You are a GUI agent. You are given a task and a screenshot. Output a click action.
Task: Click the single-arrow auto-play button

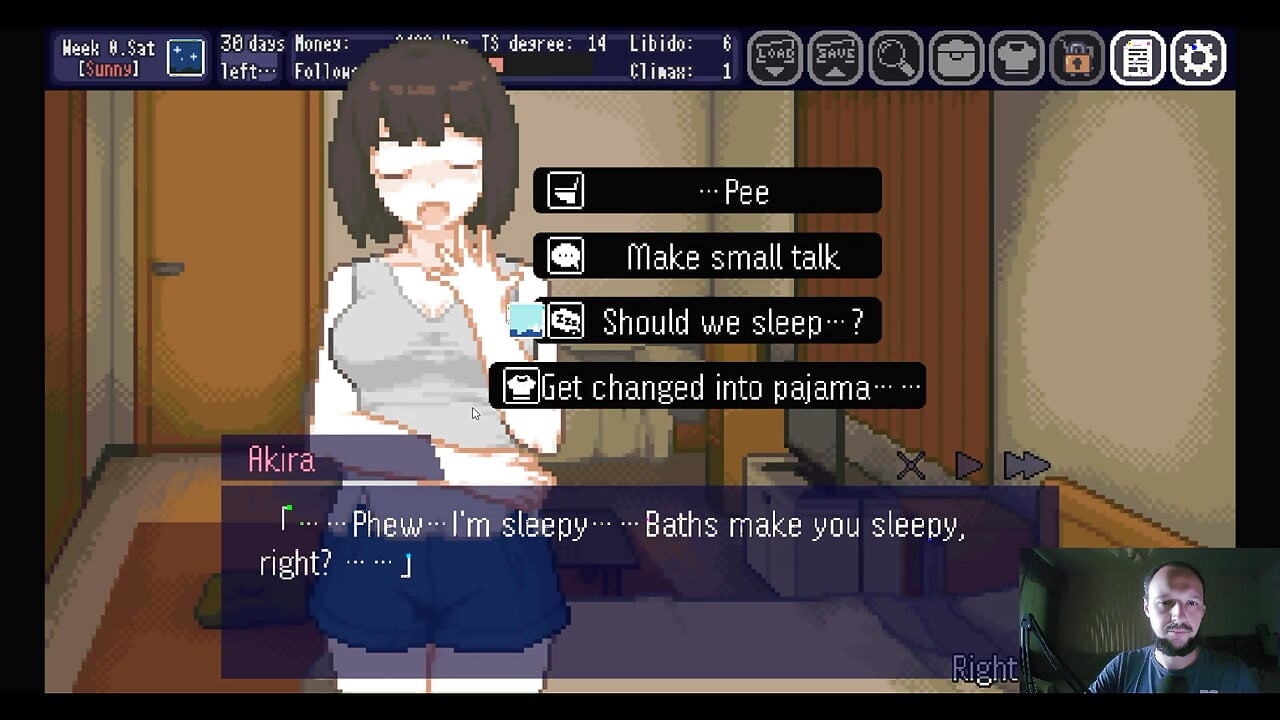(968, 465)
